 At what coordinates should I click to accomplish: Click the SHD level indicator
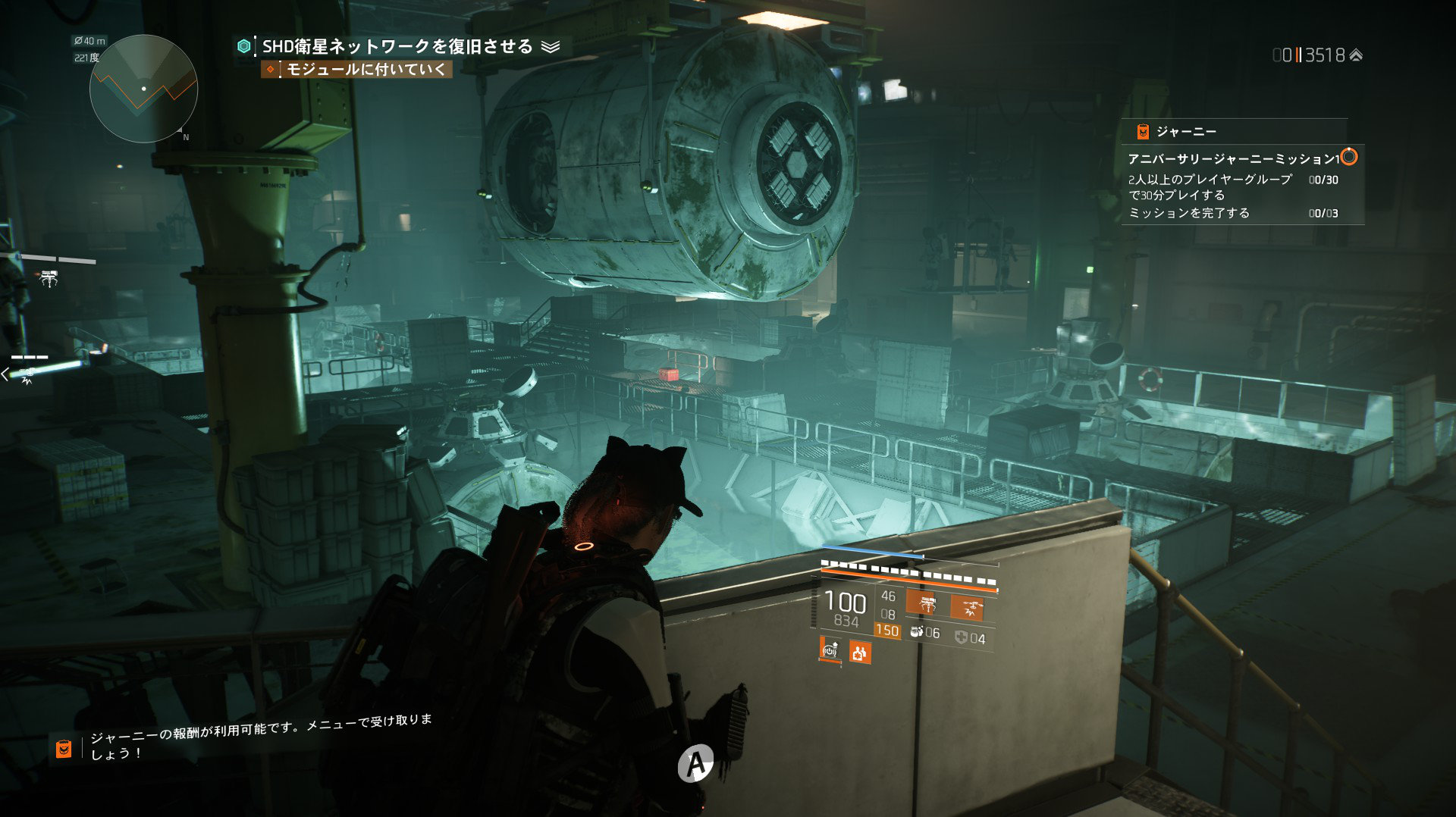(1317, 55)
